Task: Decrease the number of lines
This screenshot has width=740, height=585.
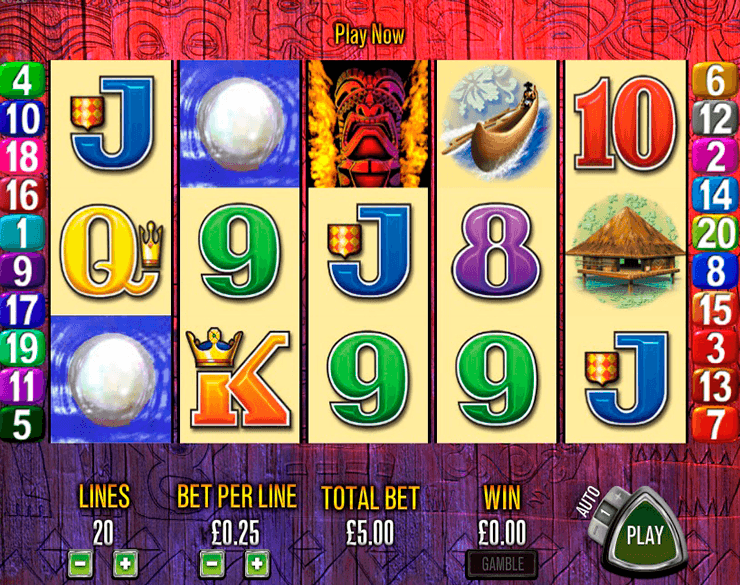Action: click(x=81, y=563)
